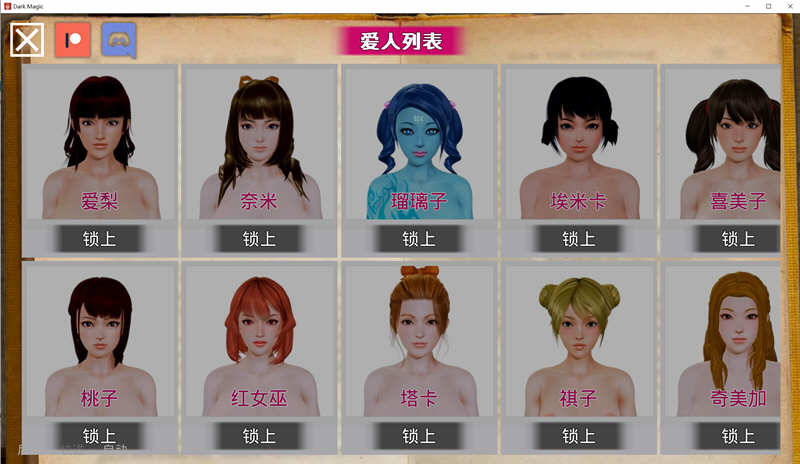Viewport: 800px width, 464px height.
Task: Close the lover list with the X button
Action: tap(27, 40)
